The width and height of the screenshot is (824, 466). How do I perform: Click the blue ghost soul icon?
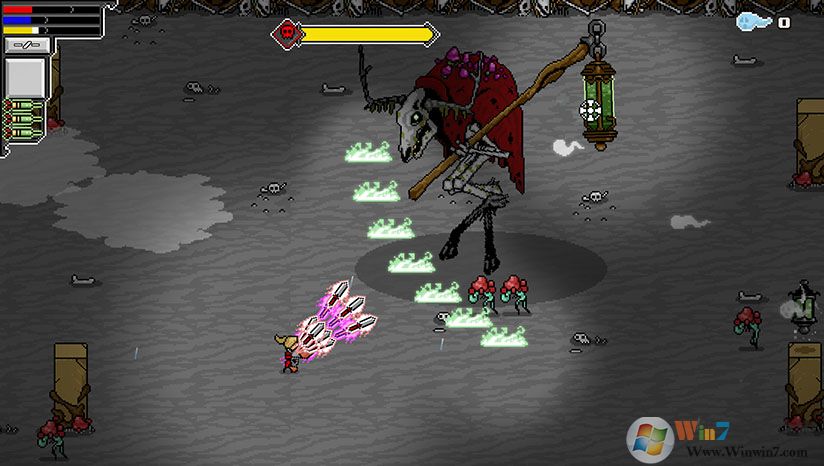tap(752, 21)
